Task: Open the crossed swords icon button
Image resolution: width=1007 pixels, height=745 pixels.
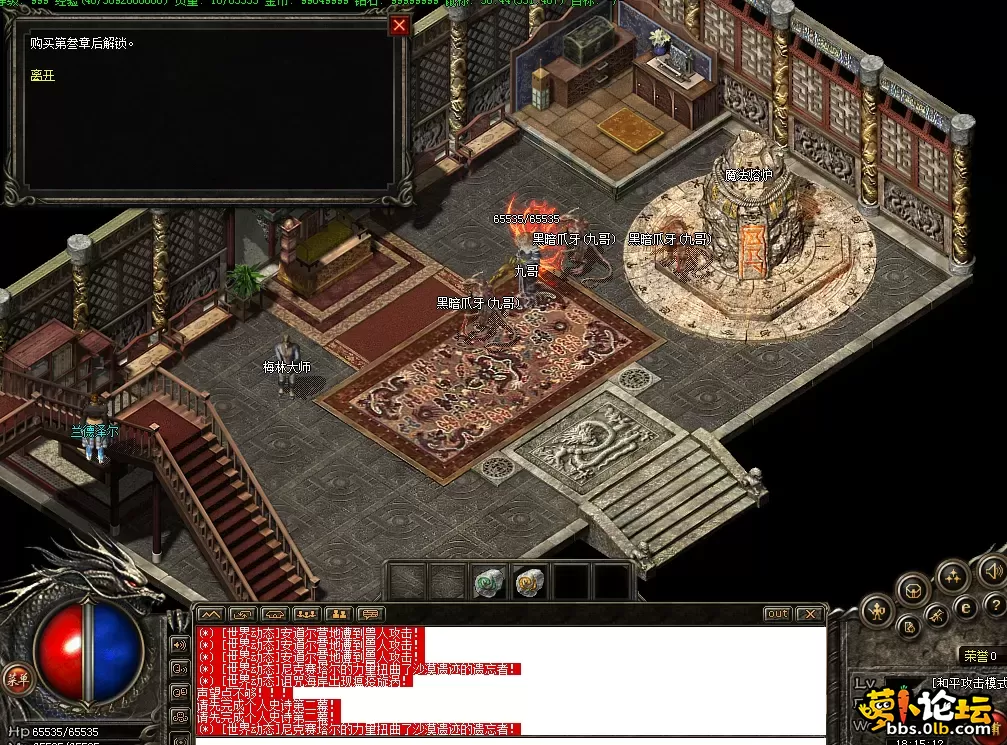Action: pos(937,615)
